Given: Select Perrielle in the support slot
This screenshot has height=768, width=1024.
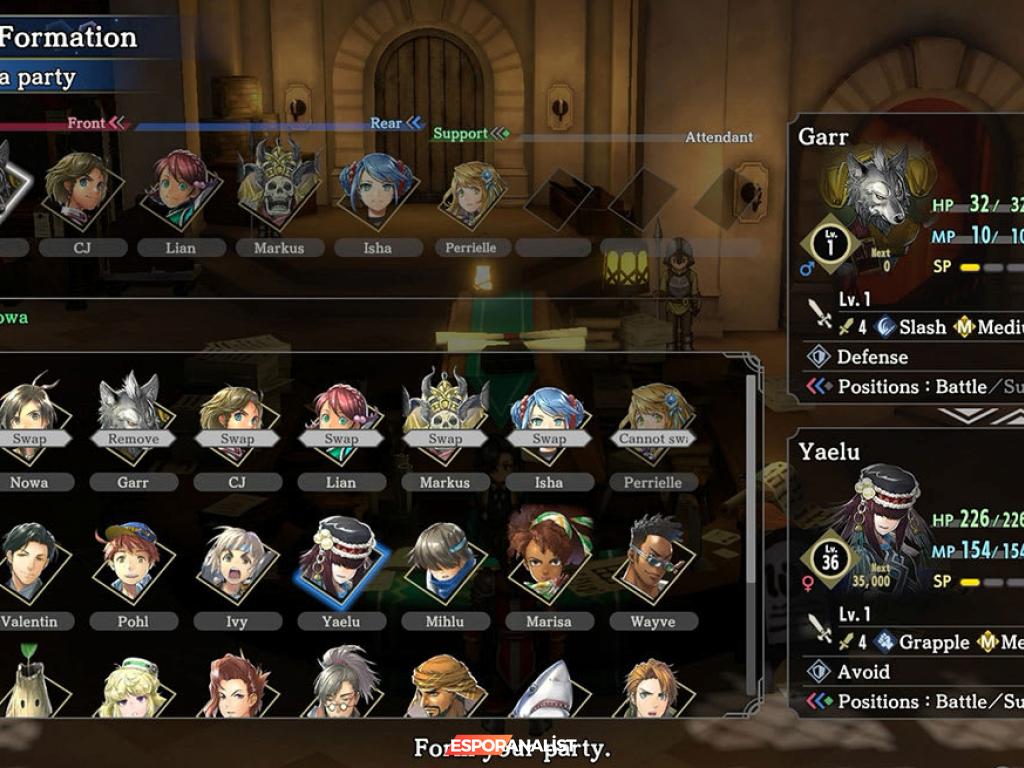Looking at the screenshot, I should coord(470,192).
